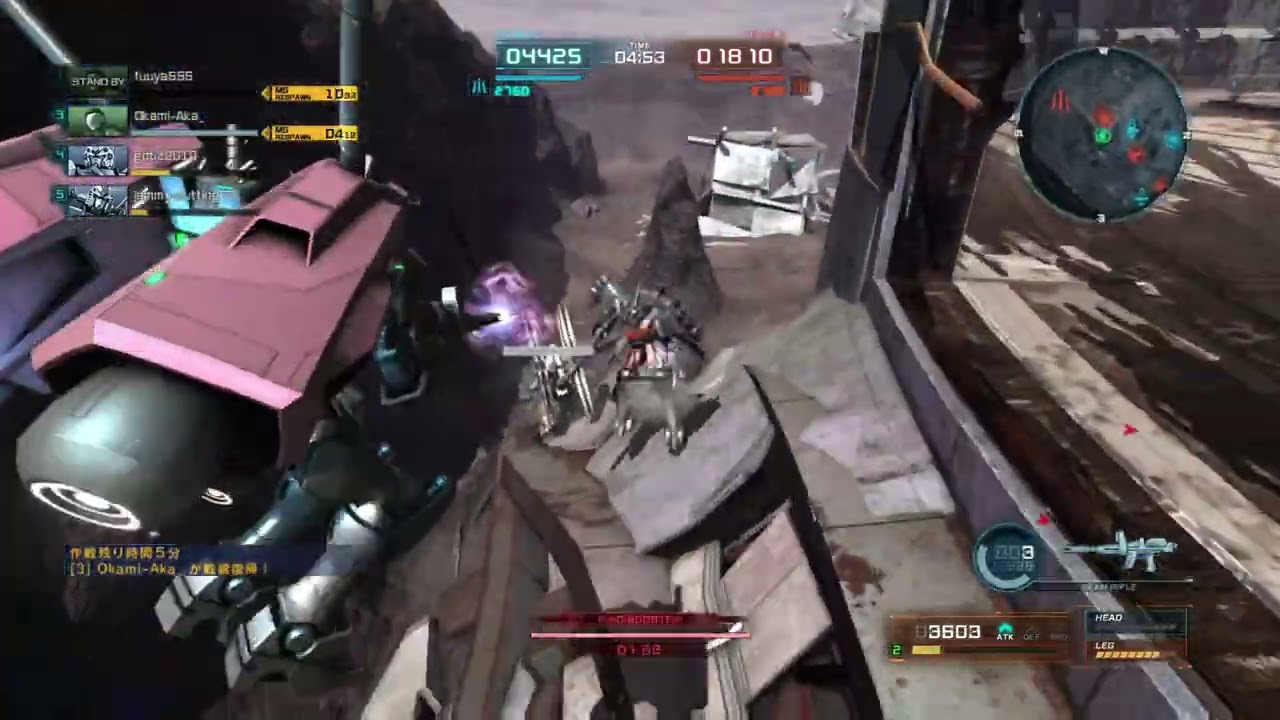Click the ATK buff indicator icon

1004,632
